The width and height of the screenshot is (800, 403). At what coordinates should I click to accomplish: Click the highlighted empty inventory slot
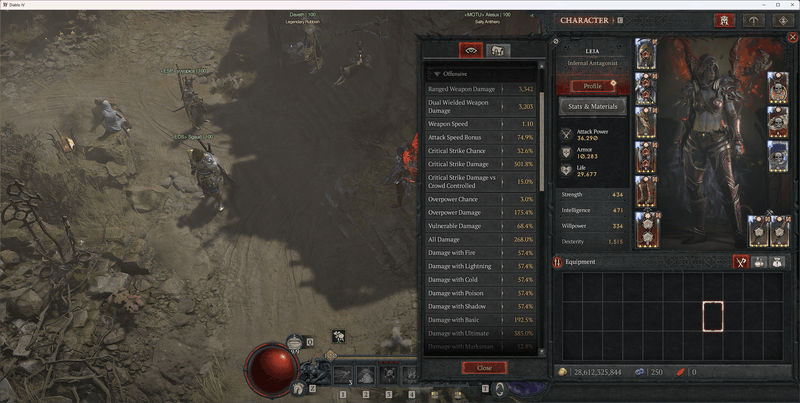(x=712, y=316)
